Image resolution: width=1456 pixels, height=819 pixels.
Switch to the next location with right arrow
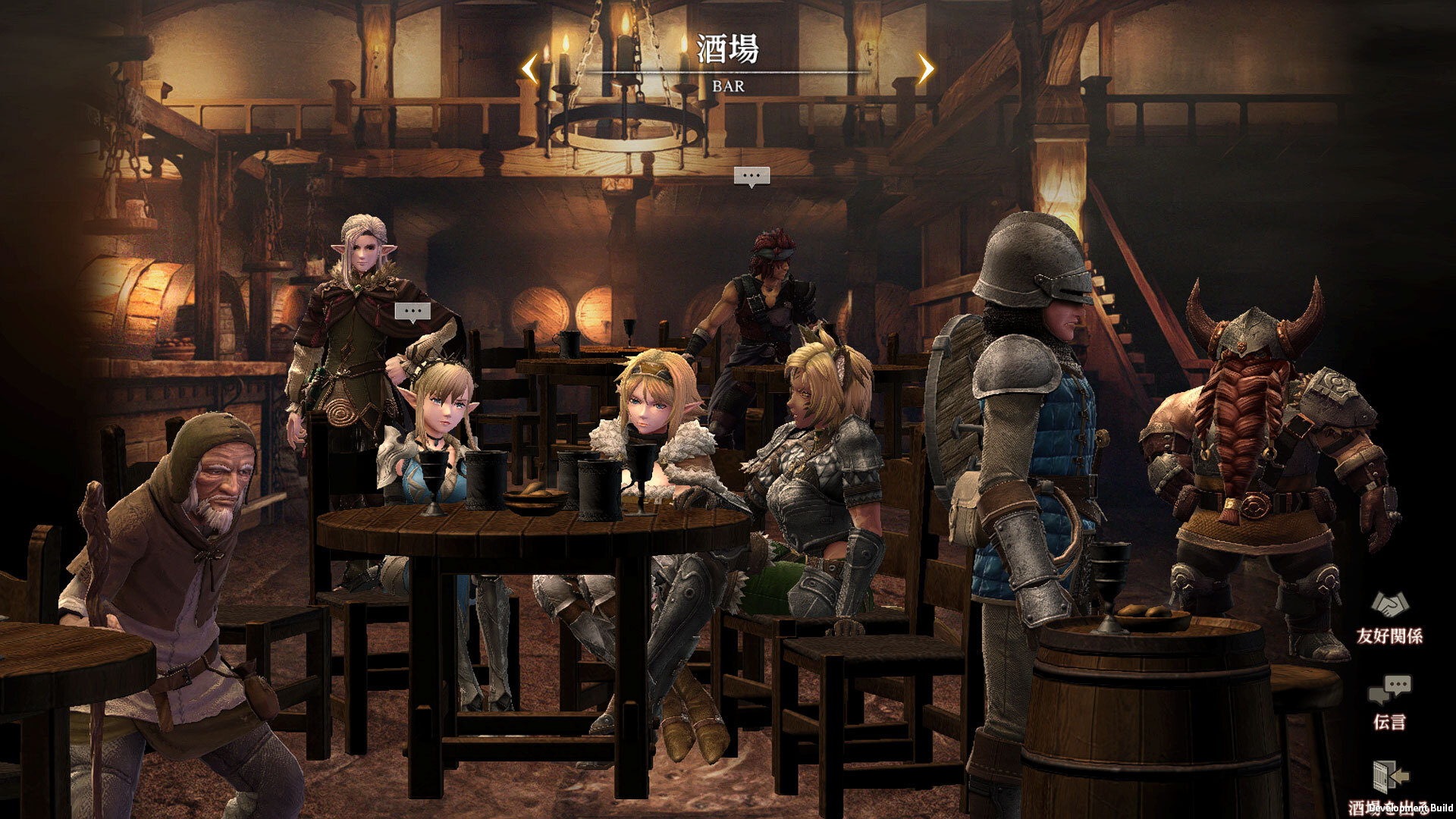pyautogui.click(x=926, y=69)
